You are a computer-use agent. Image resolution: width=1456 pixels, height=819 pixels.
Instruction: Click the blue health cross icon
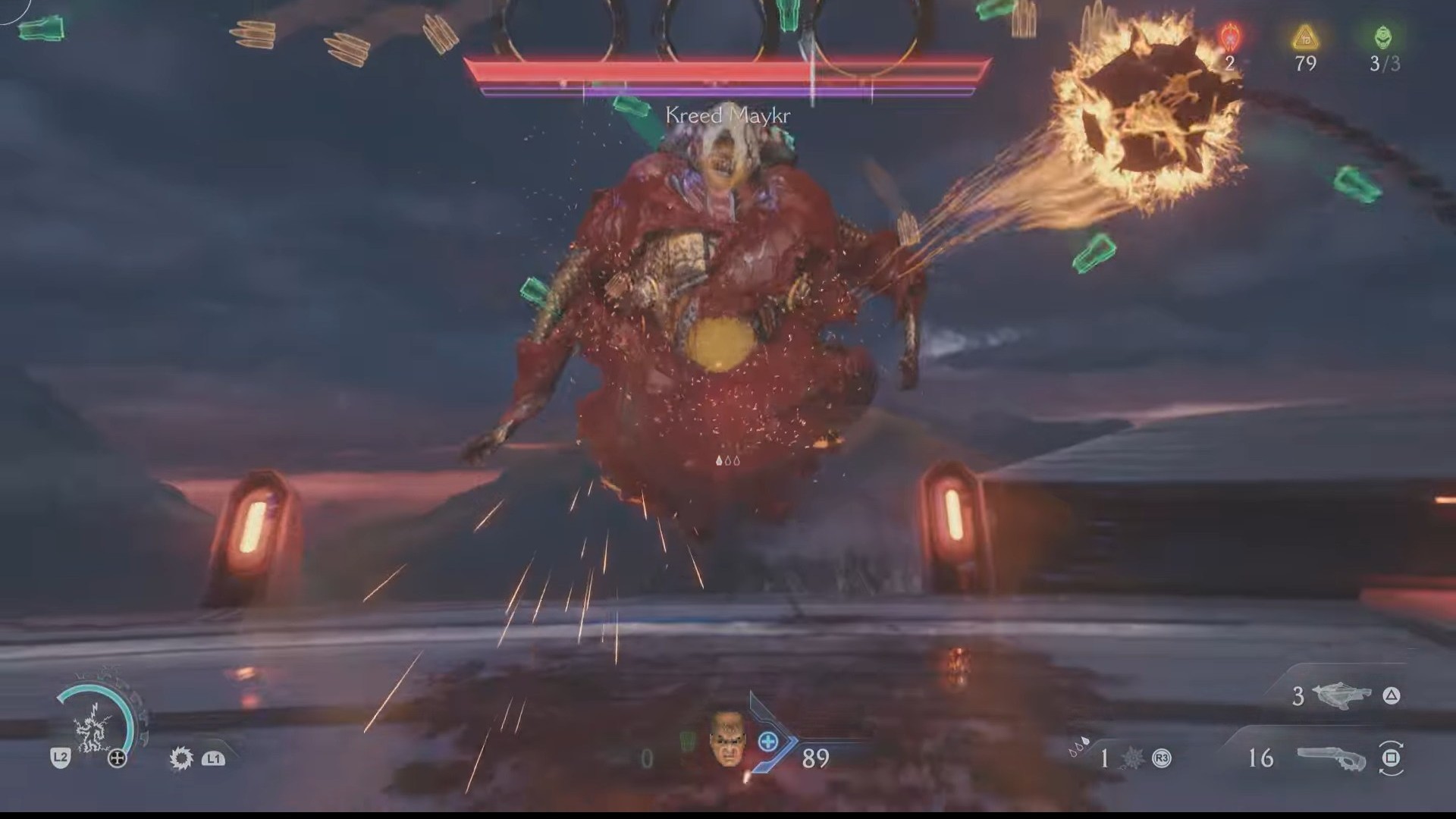[x=768, y=742]
